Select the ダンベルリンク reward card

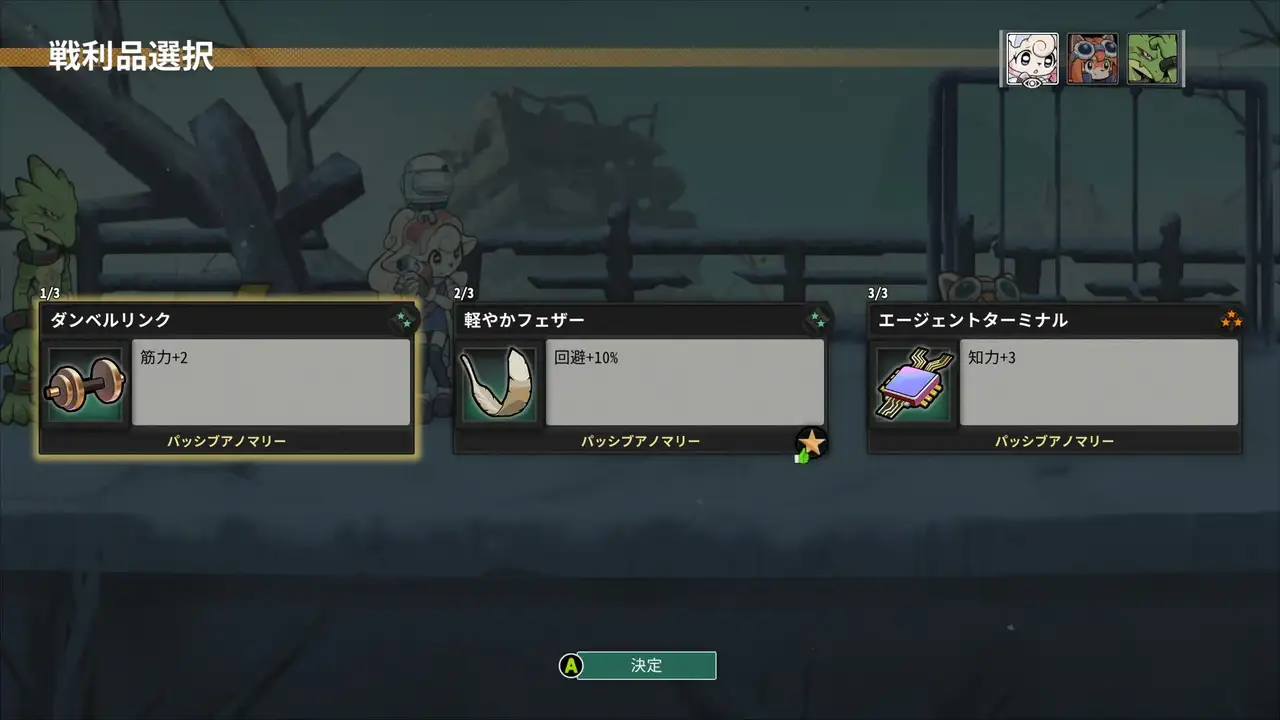point(227,380)
